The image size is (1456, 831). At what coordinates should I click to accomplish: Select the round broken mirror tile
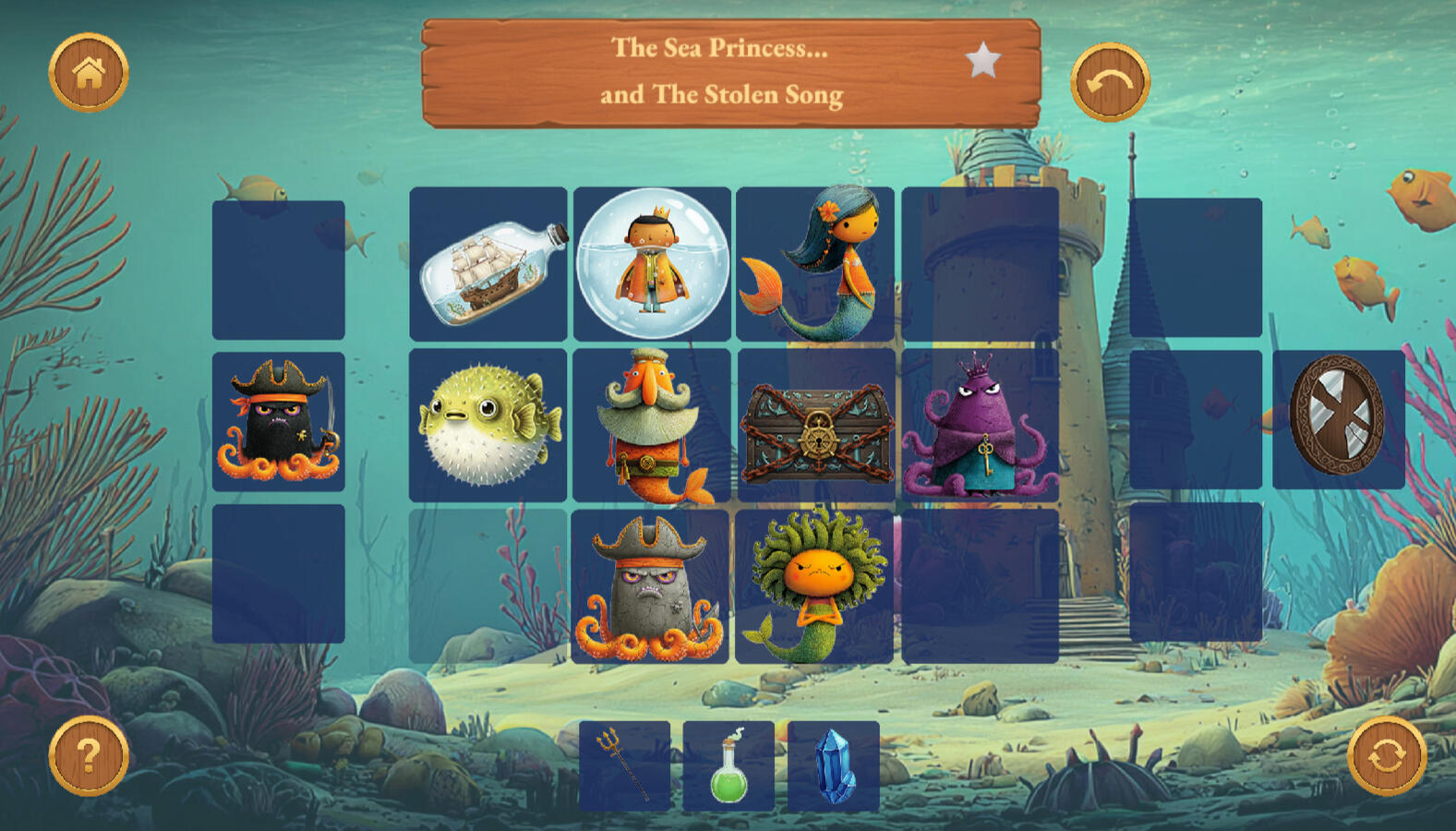pos(1338,418)
